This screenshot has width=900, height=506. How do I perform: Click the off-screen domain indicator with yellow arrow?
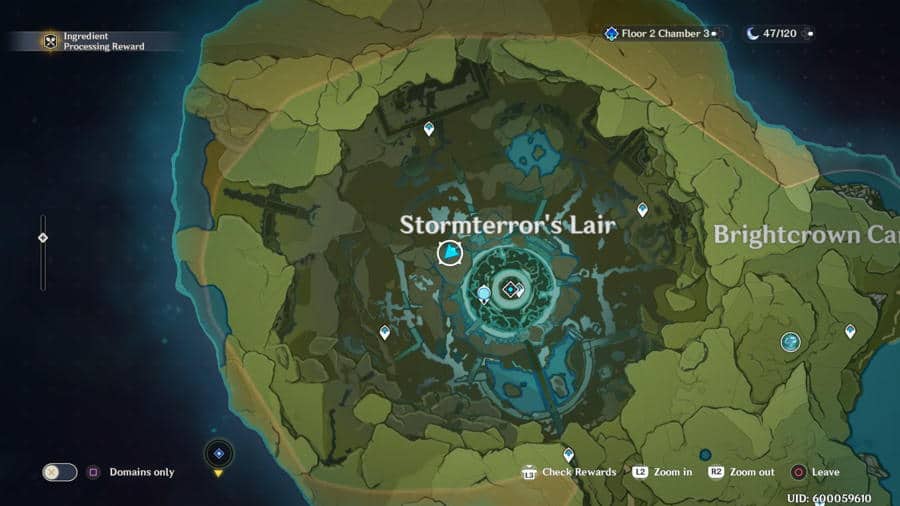(219, 455)
